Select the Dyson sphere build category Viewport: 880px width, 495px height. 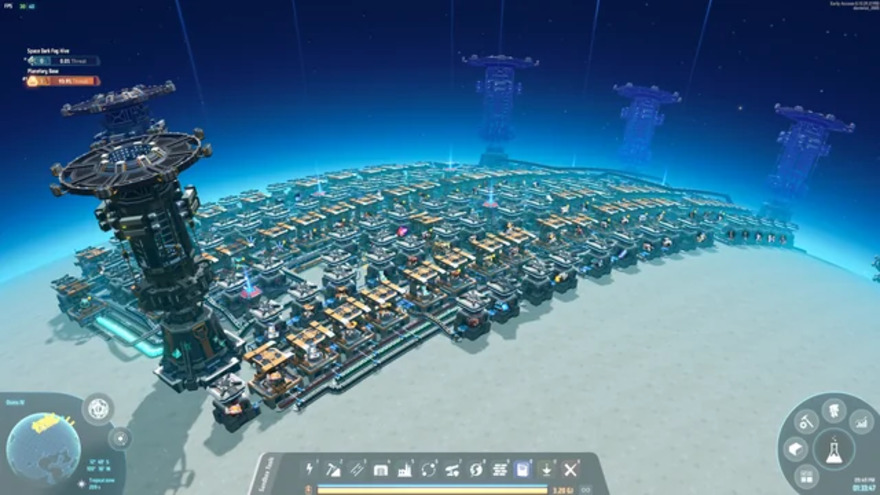tap(476, 469)
